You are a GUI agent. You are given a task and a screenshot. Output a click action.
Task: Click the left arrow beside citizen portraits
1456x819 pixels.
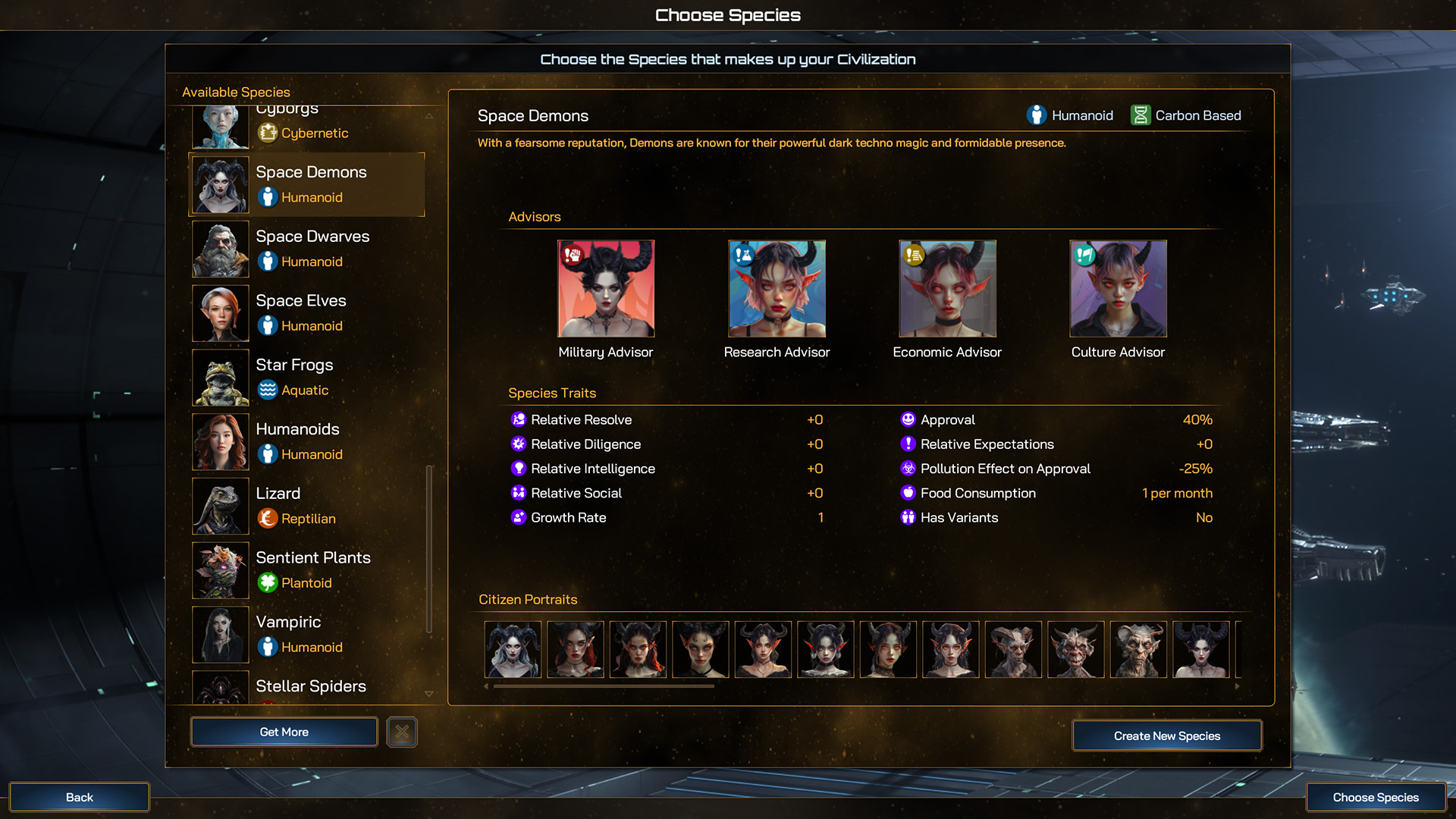coord(485,686)
